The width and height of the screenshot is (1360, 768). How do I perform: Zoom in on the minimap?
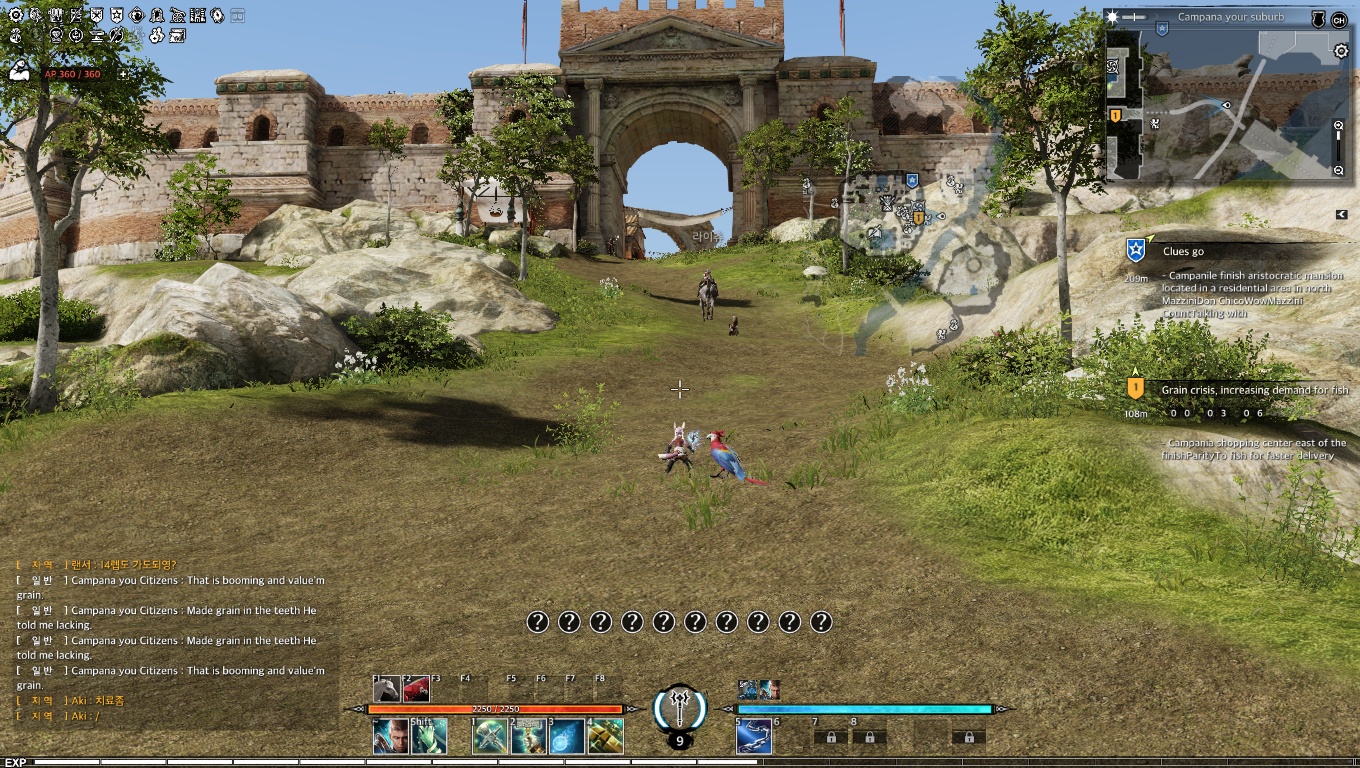coord(1339,126)
